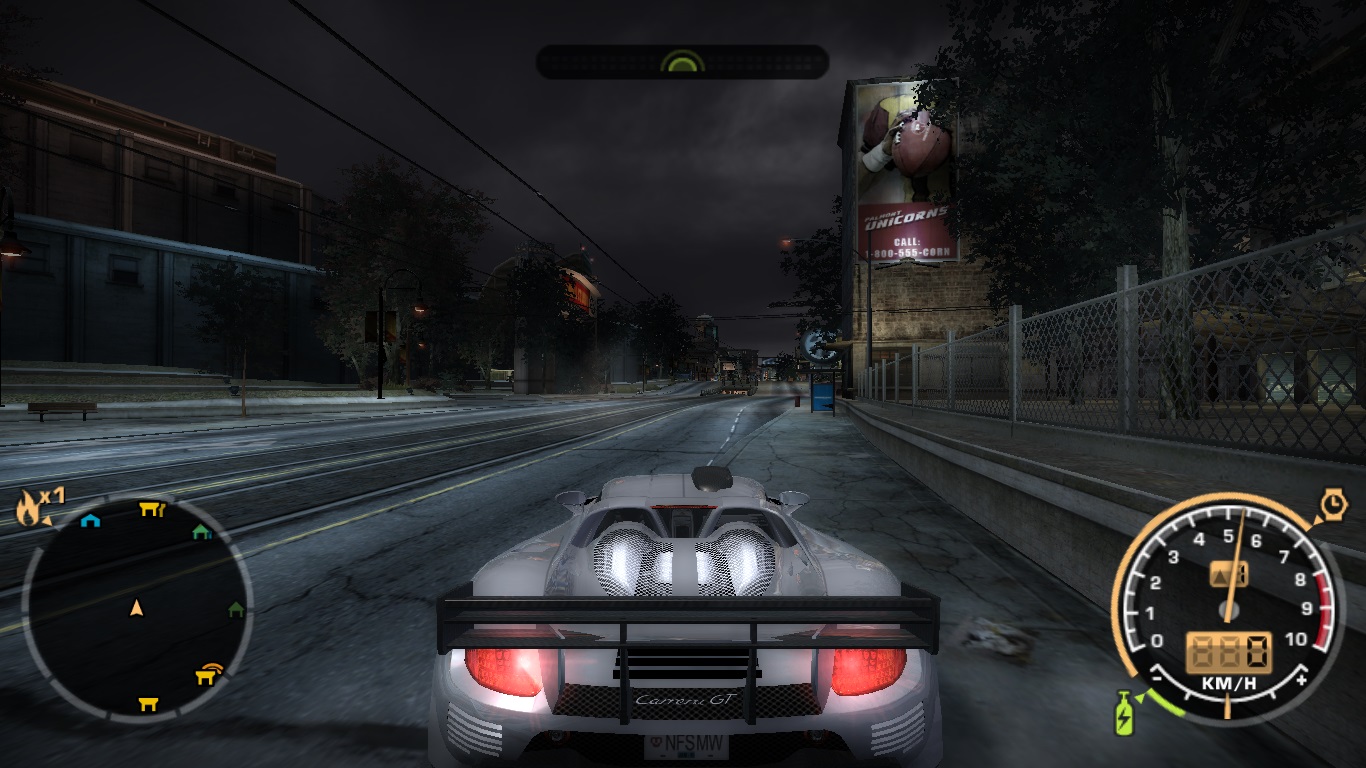Select the plain yellow shop marker

pyautogui.click(x=148, y=703)
